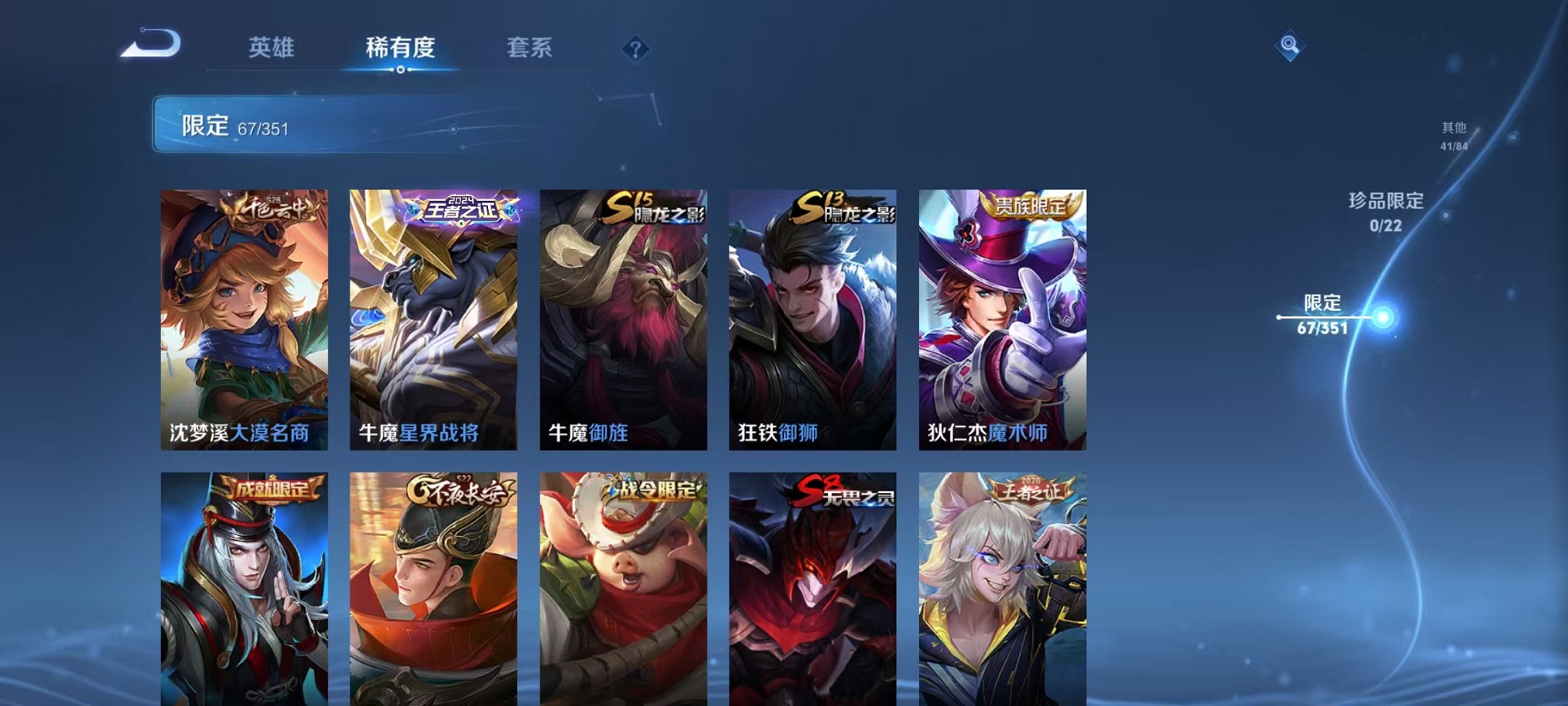Image resolution: width=1568 pixels, height=706 pixels.
Task: Click the indicator dot under 稀有度
Action: click(x=400, y=69)
